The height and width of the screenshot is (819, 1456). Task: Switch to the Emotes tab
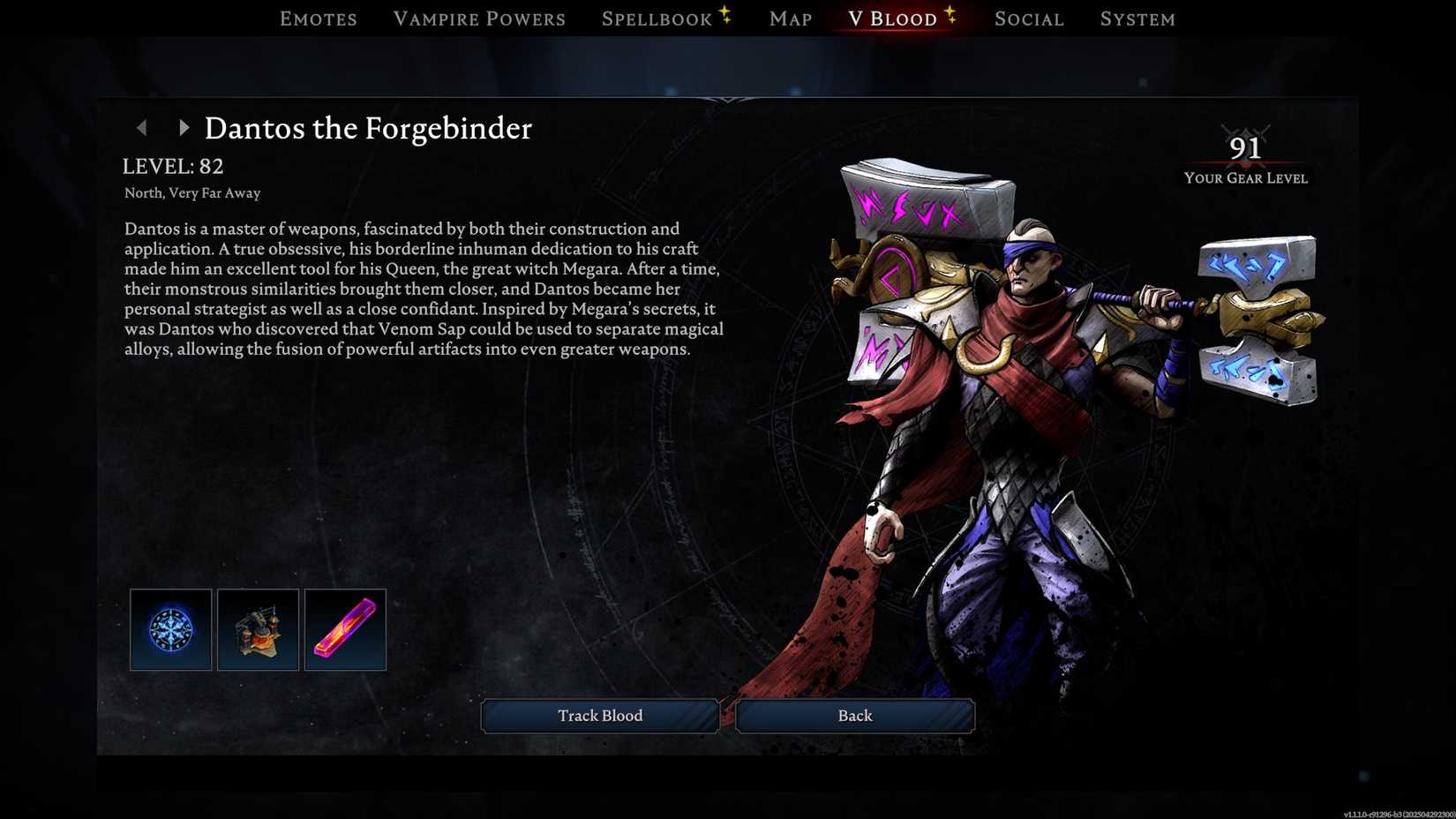tap(318, 18)
